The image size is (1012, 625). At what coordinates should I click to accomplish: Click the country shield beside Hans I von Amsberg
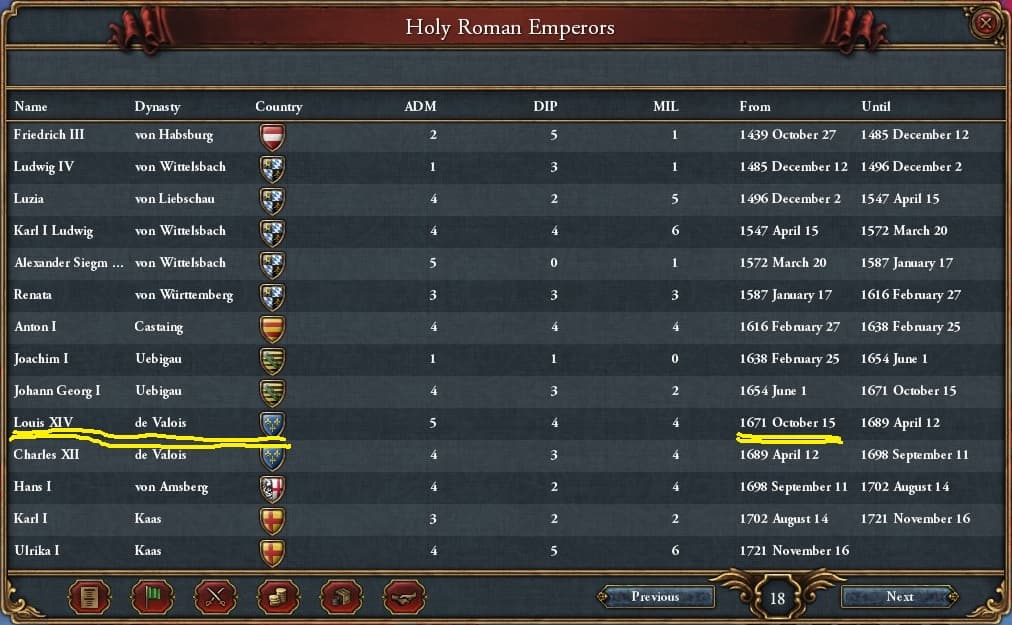[x=272, y=487]
